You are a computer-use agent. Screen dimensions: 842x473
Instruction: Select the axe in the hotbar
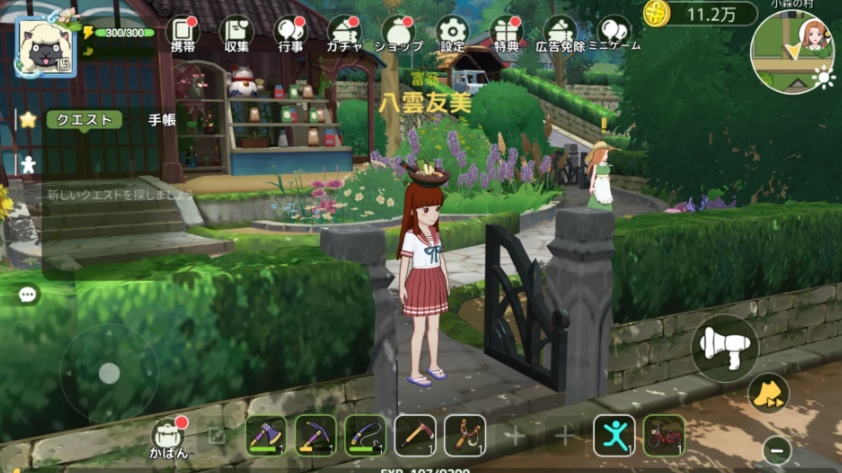coord(265,435)
